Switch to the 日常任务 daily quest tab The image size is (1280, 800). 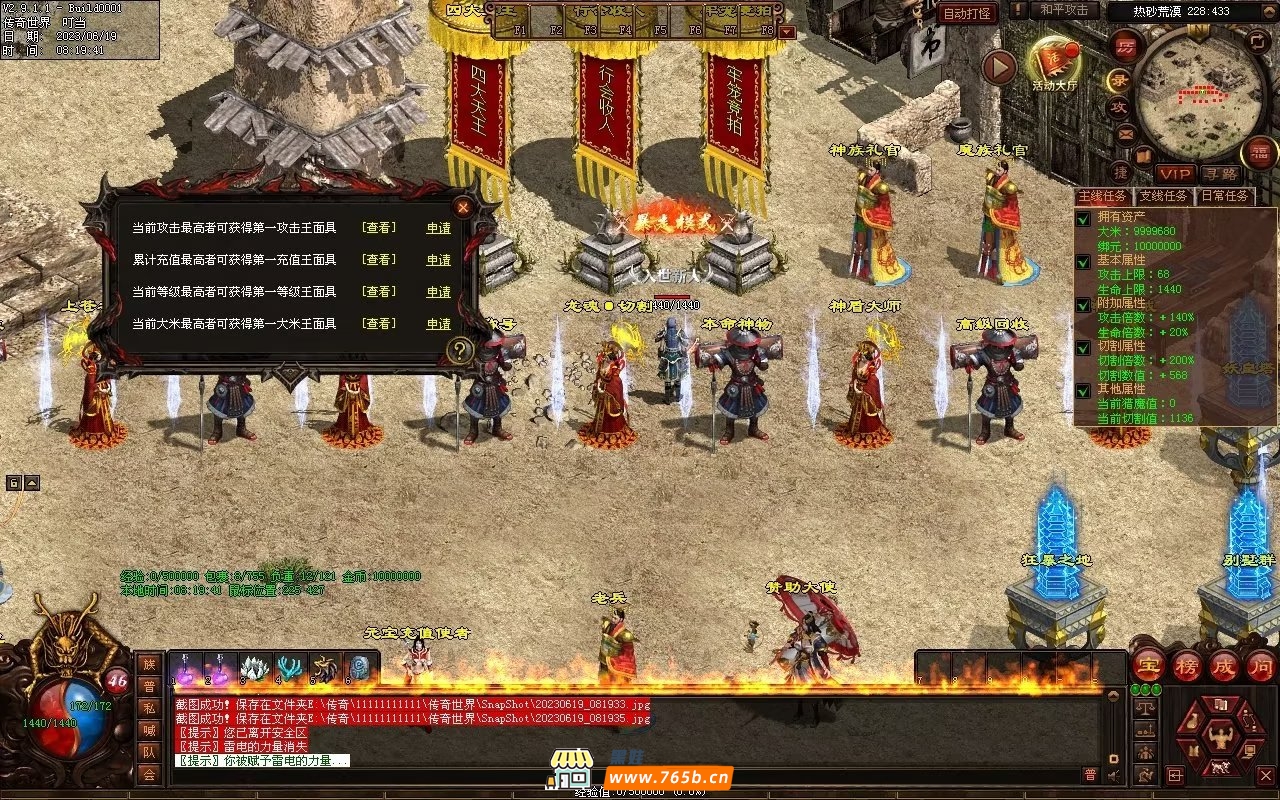(x=1224, y=196)
